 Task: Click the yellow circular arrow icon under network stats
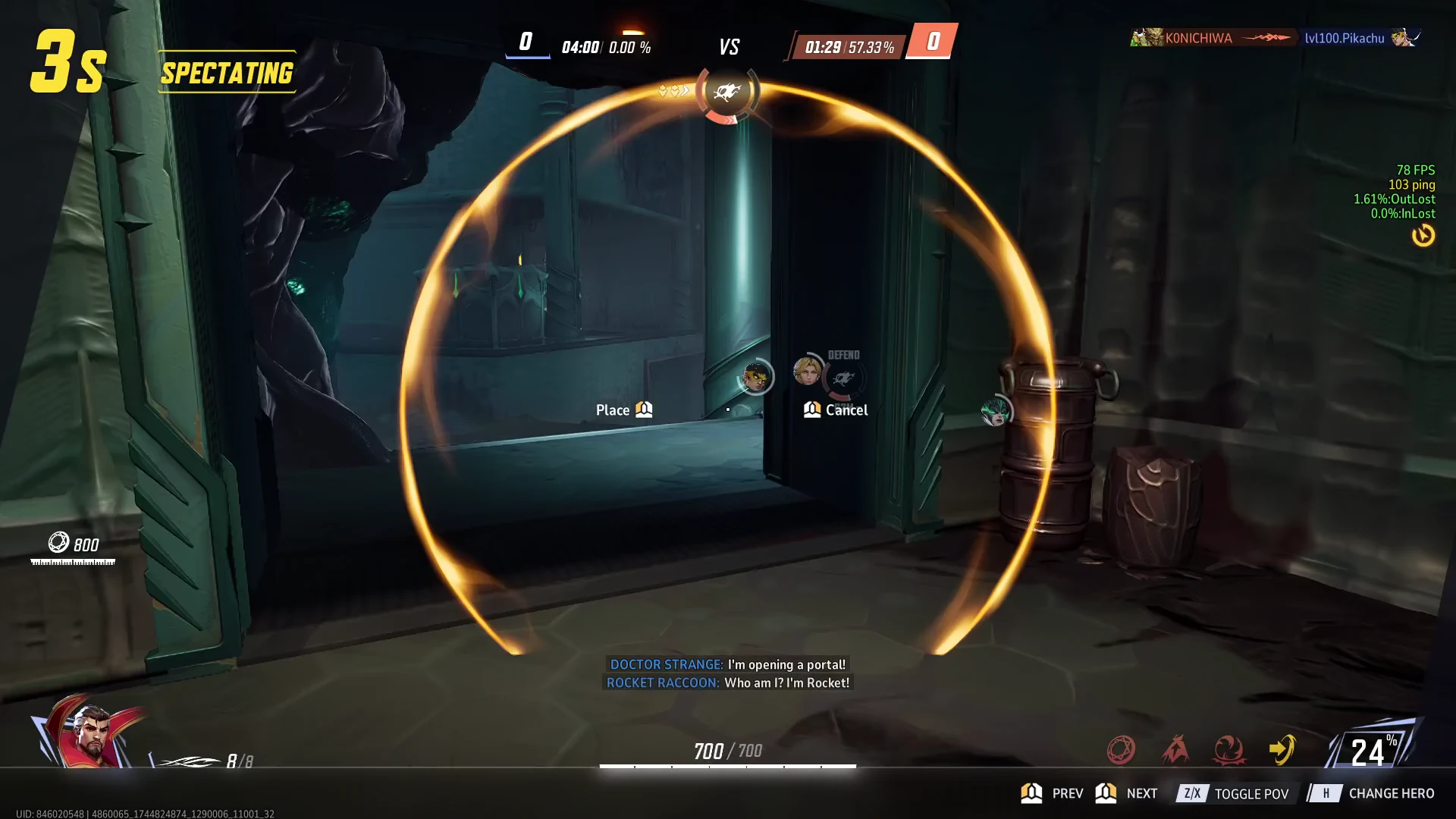tap(1423, 236)
